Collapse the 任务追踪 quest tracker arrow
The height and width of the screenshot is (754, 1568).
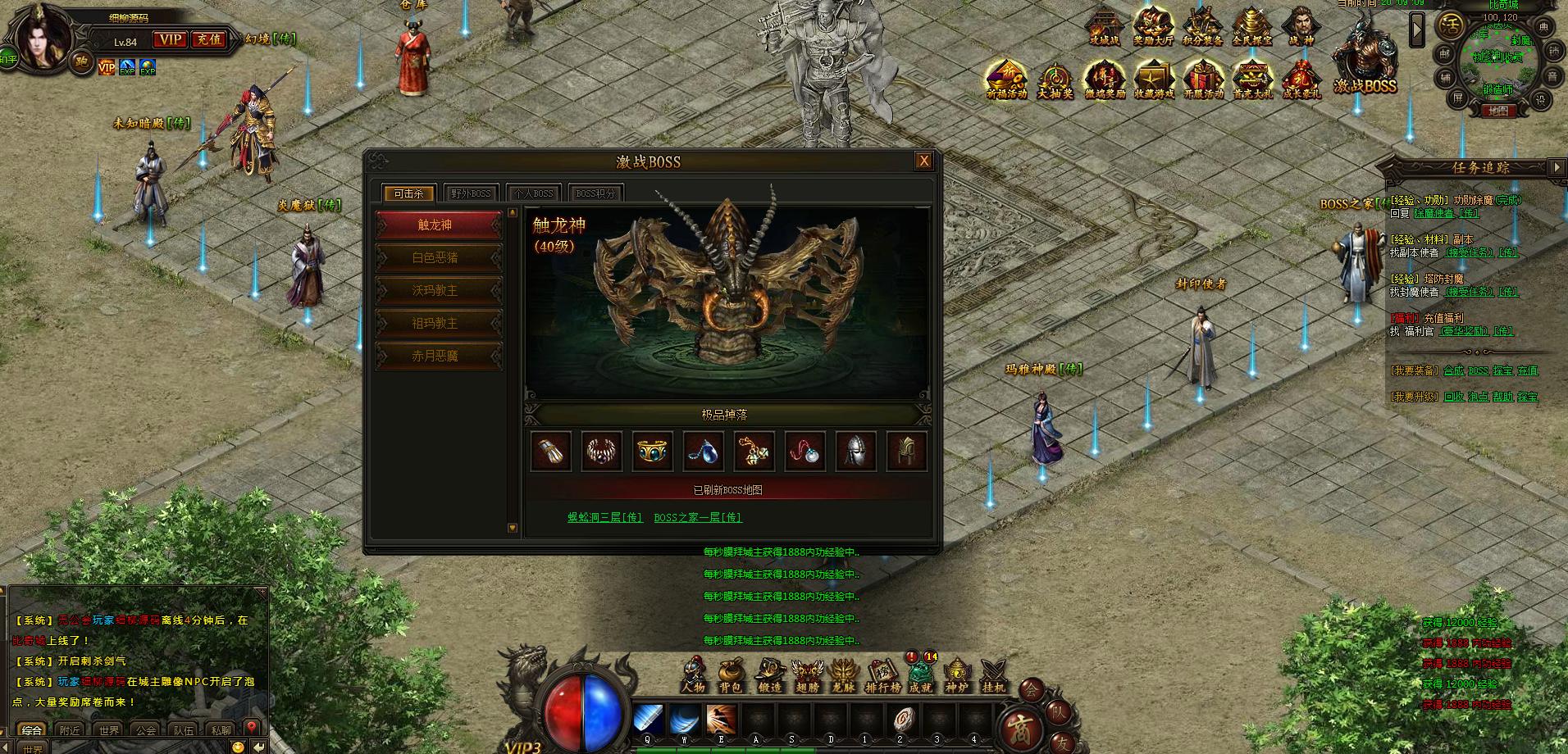[x=1557, y=167]
